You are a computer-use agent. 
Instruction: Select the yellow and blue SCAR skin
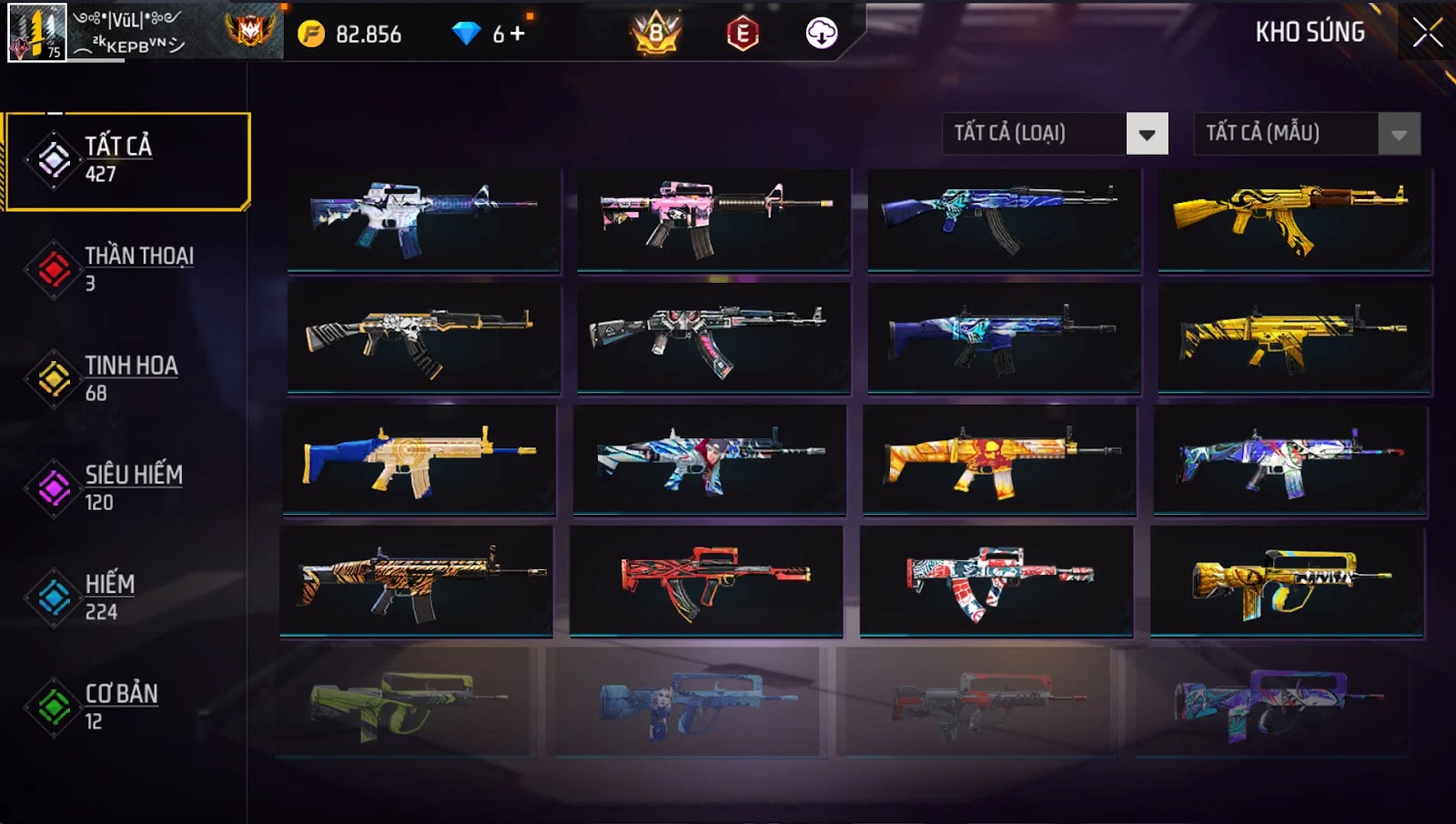419,460
